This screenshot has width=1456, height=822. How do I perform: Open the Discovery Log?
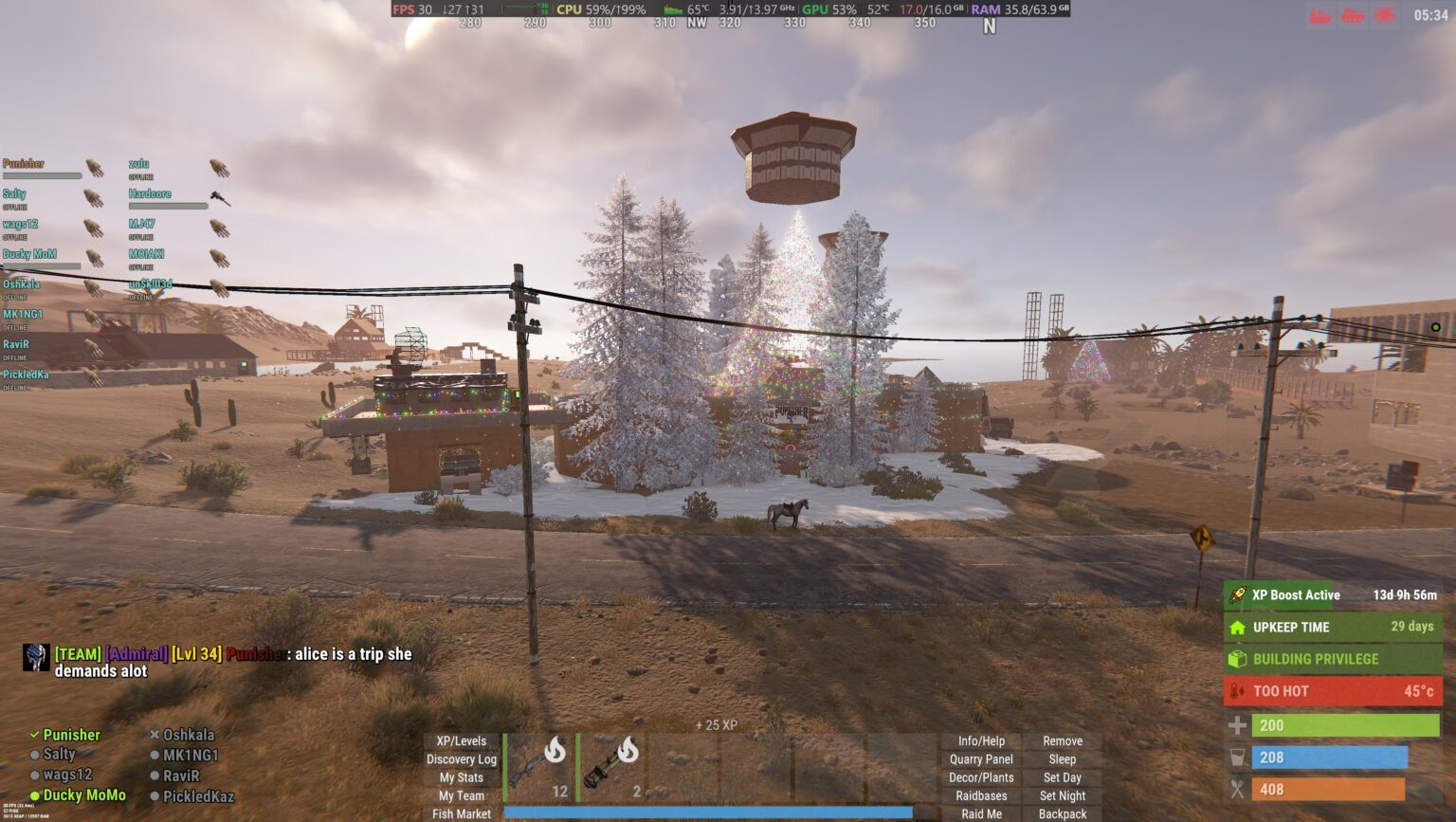pyautogui.click(x=462, y=758)
